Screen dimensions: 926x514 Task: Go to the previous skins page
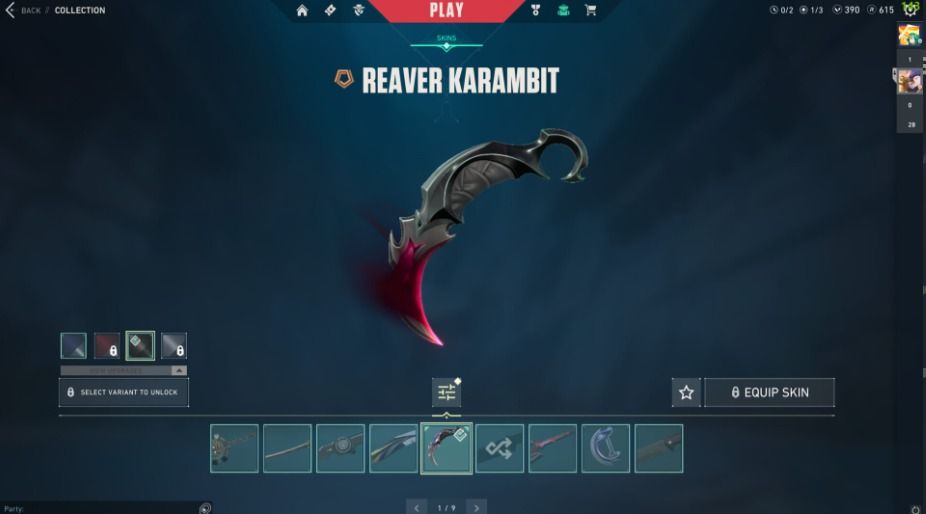coord(416,507)
